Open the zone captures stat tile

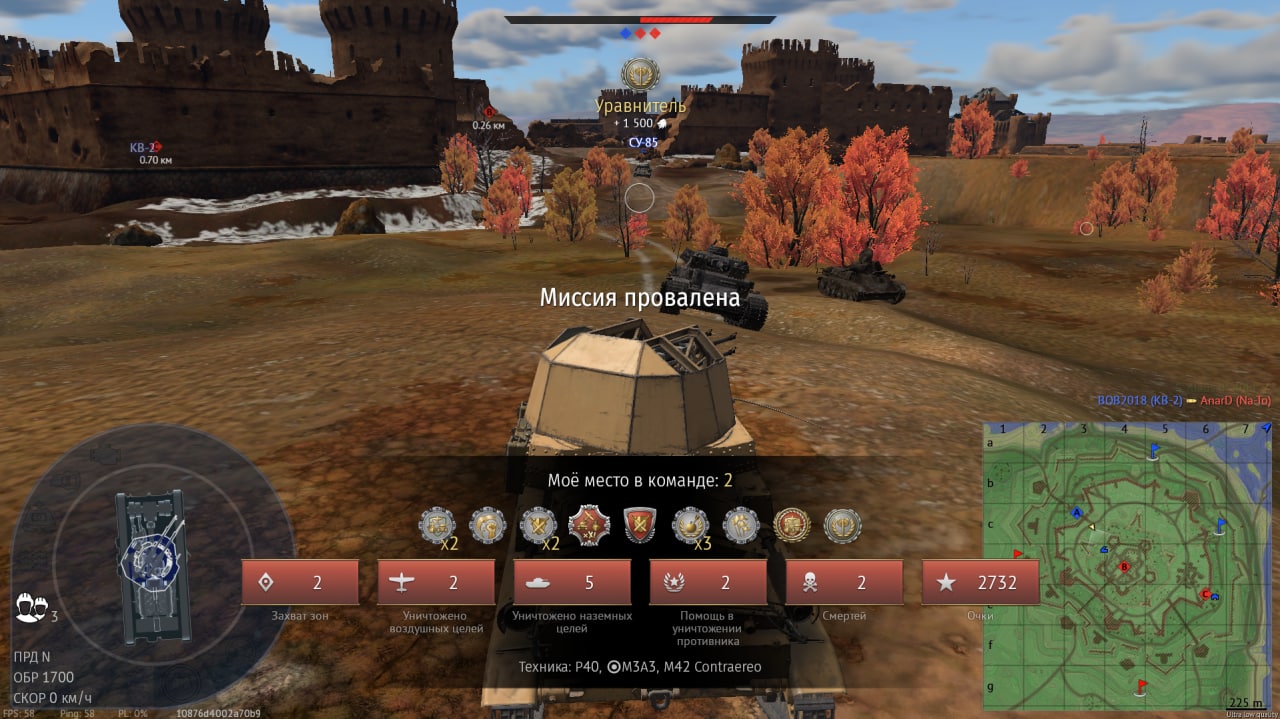coord(300,582)
